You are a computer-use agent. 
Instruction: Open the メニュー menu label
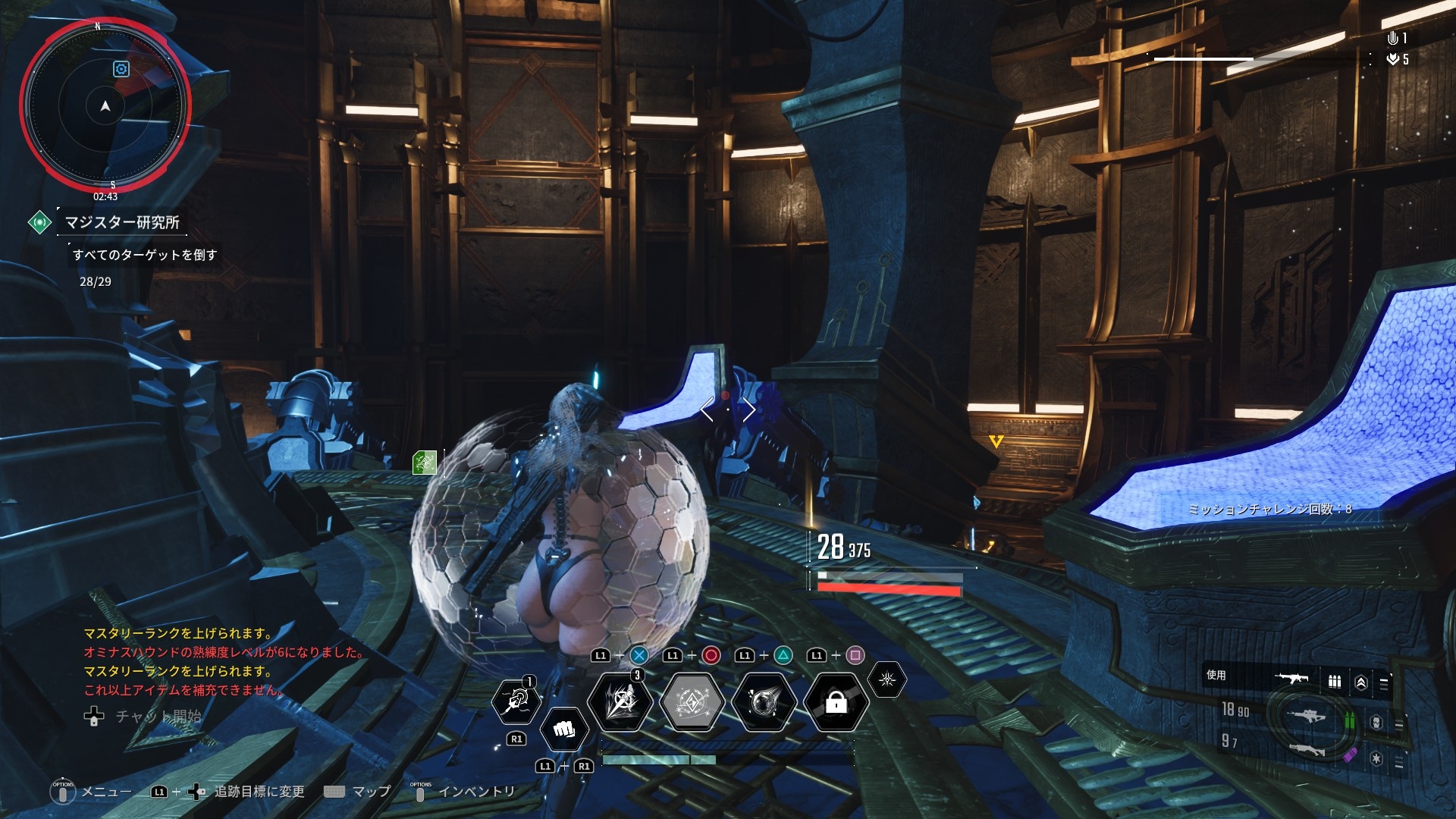[106, 792]
